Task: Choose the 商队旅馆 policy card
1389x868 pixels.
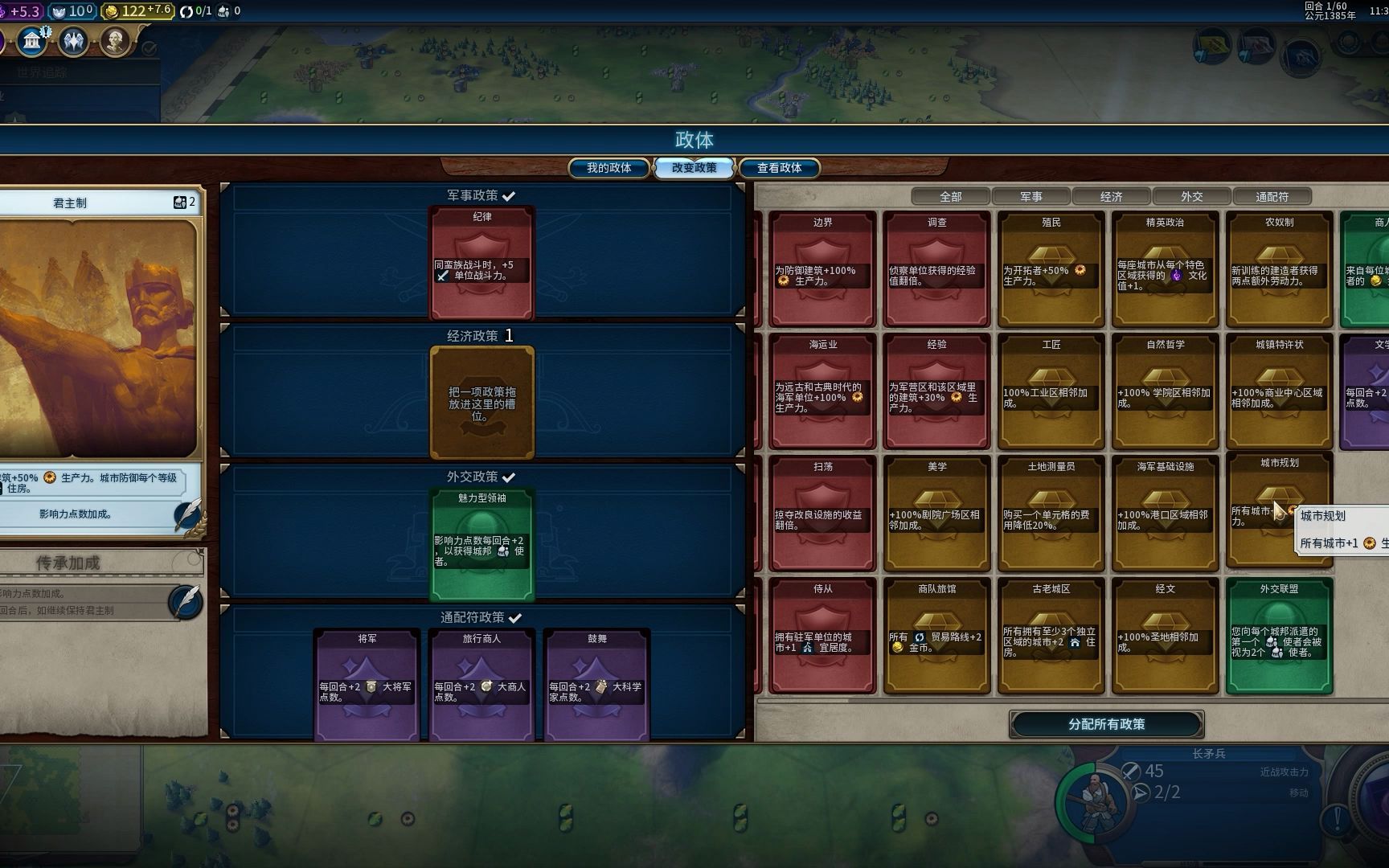Action: [x=936, y=635]
